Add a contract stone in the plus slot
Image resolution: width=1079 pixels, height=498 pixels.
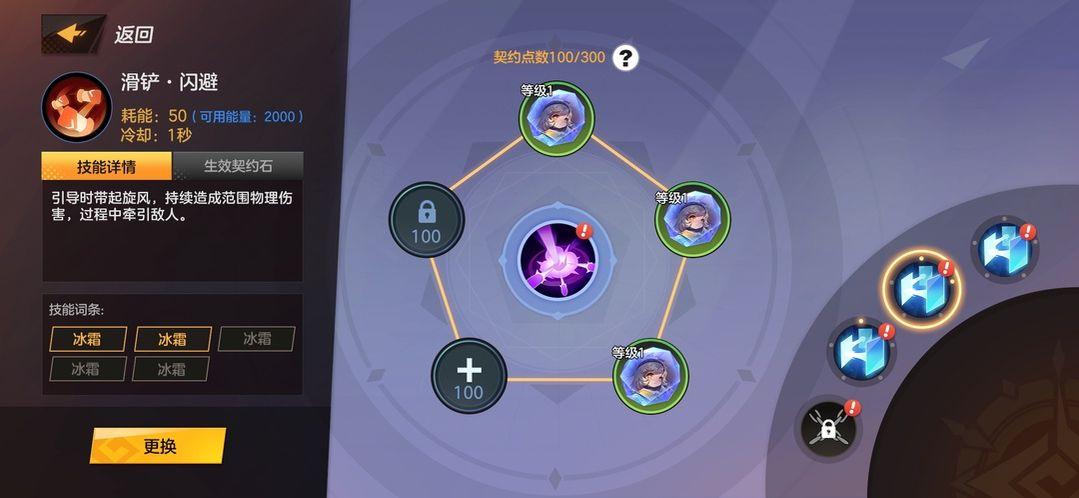pos(468,375)
